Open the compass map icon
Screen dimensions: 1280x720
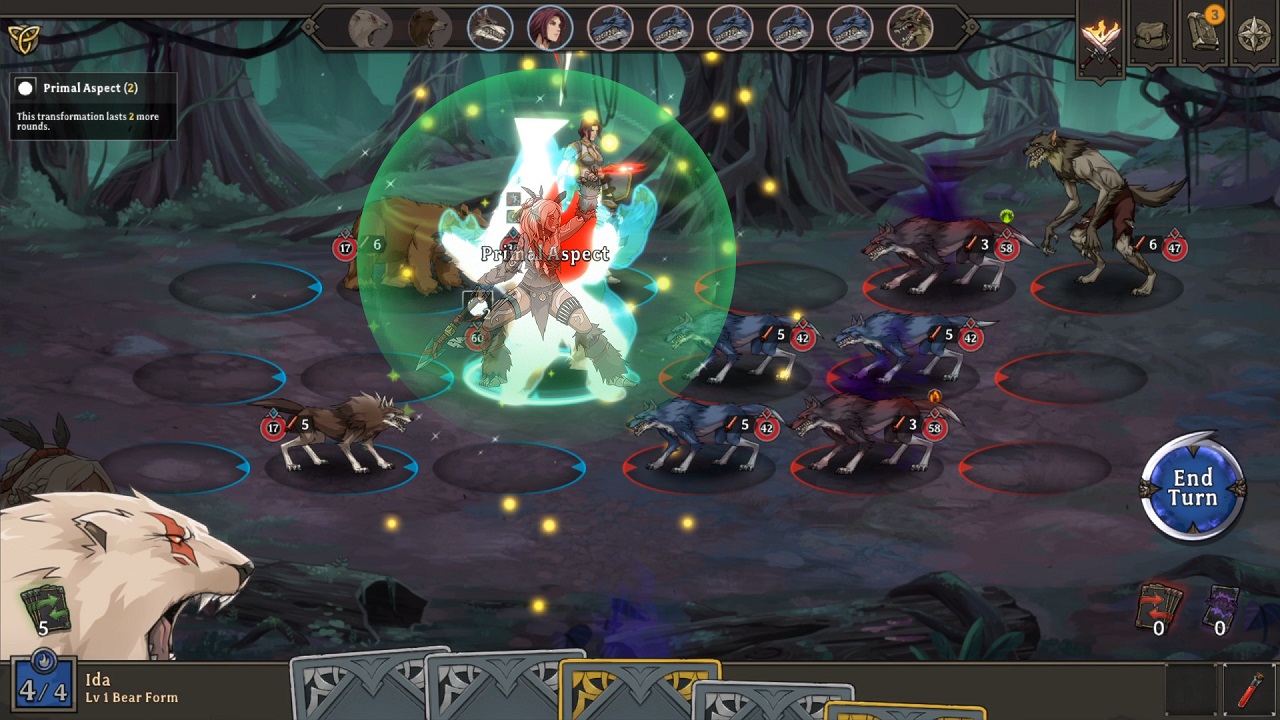[1254, 37]
